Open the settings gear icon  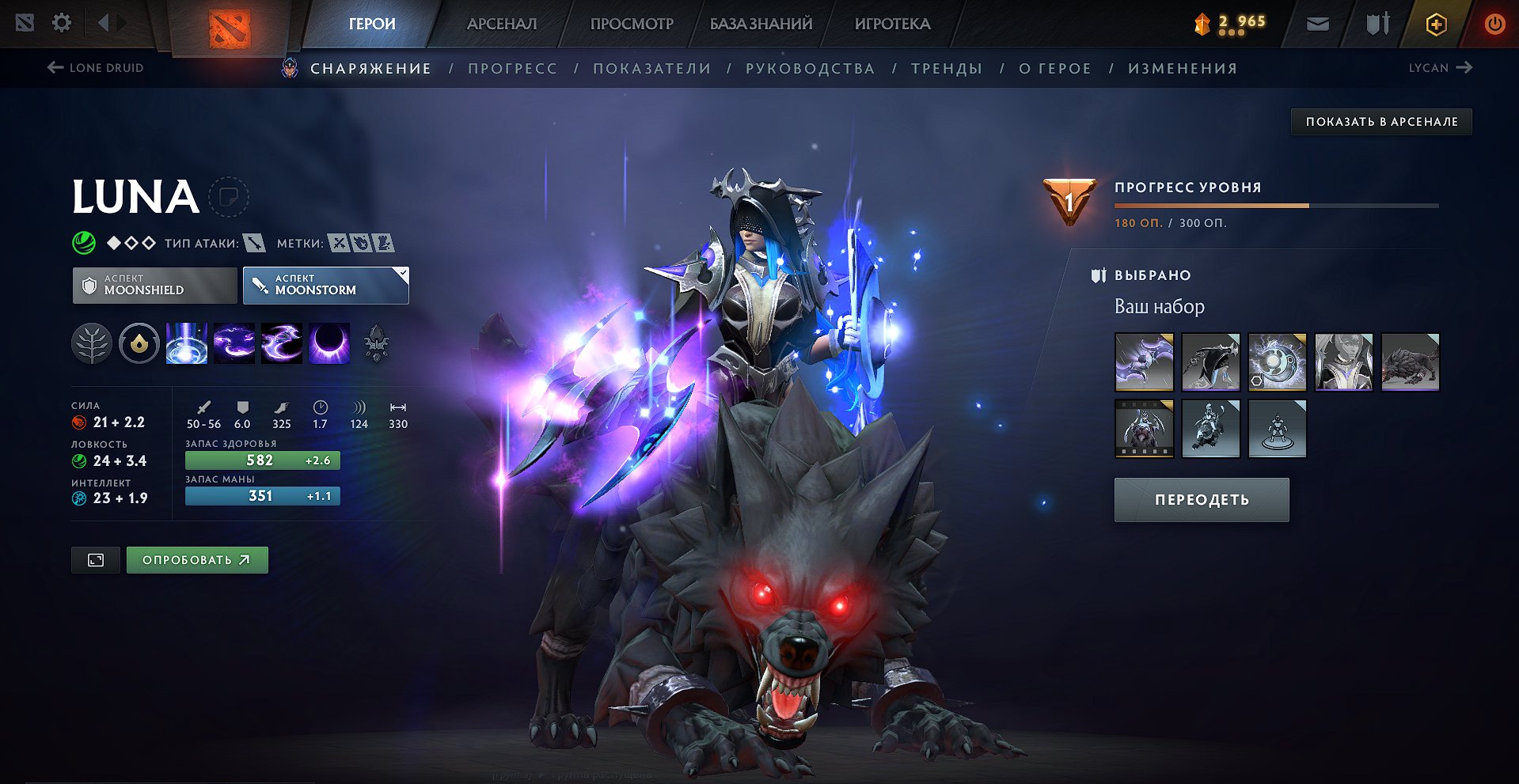[62, 23]
